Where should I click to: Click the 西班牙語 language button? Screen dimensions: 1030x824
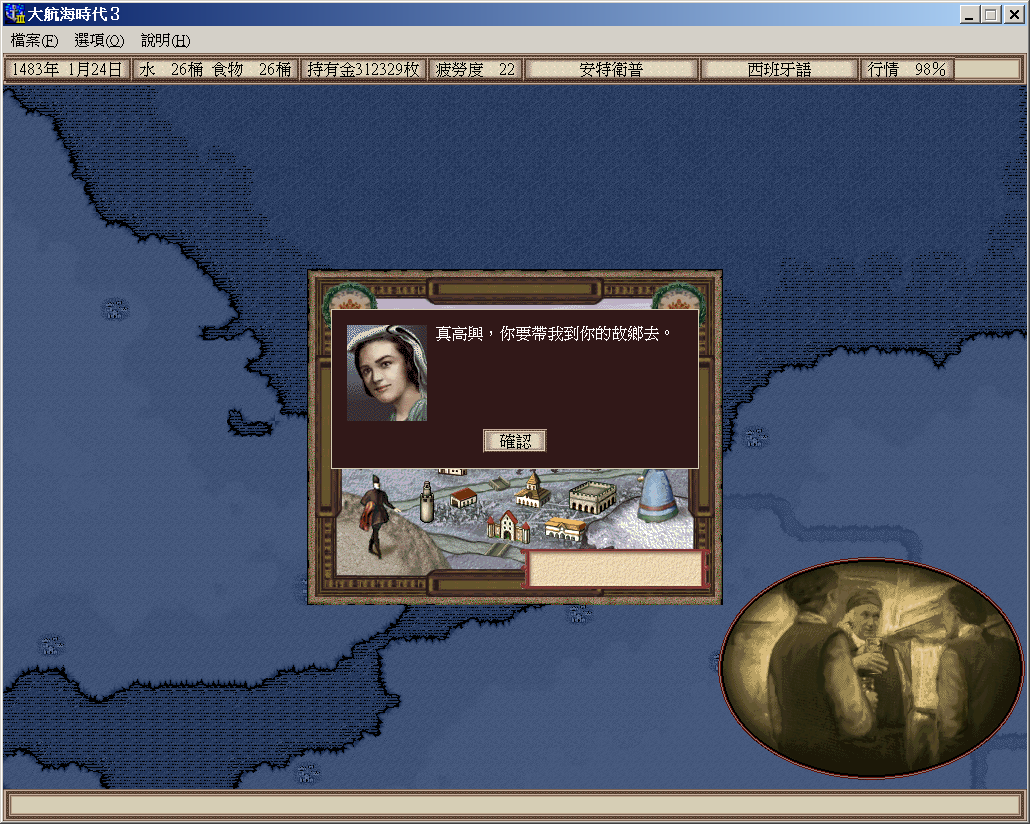point(779,70)
